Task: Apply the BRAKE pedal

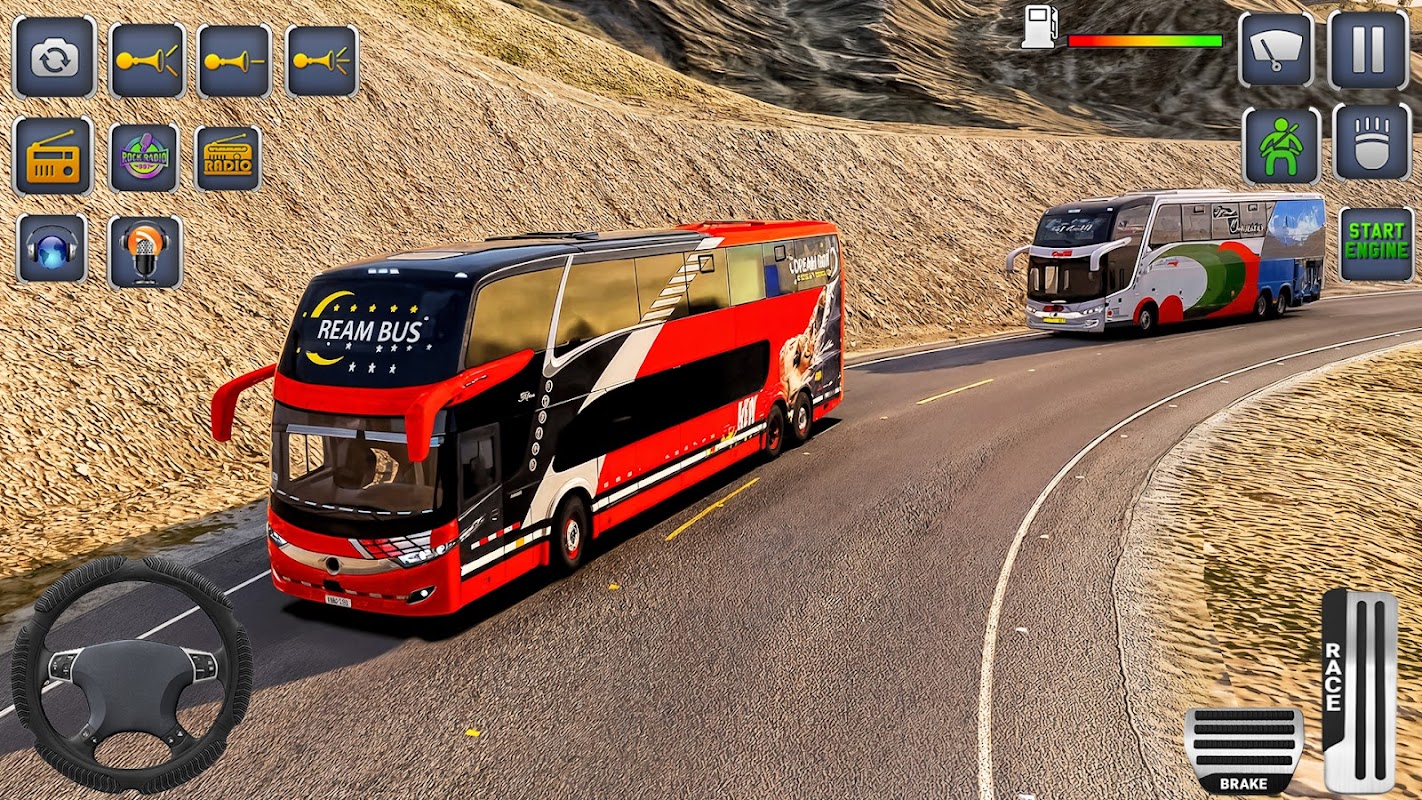Action: click(1243, 749)
